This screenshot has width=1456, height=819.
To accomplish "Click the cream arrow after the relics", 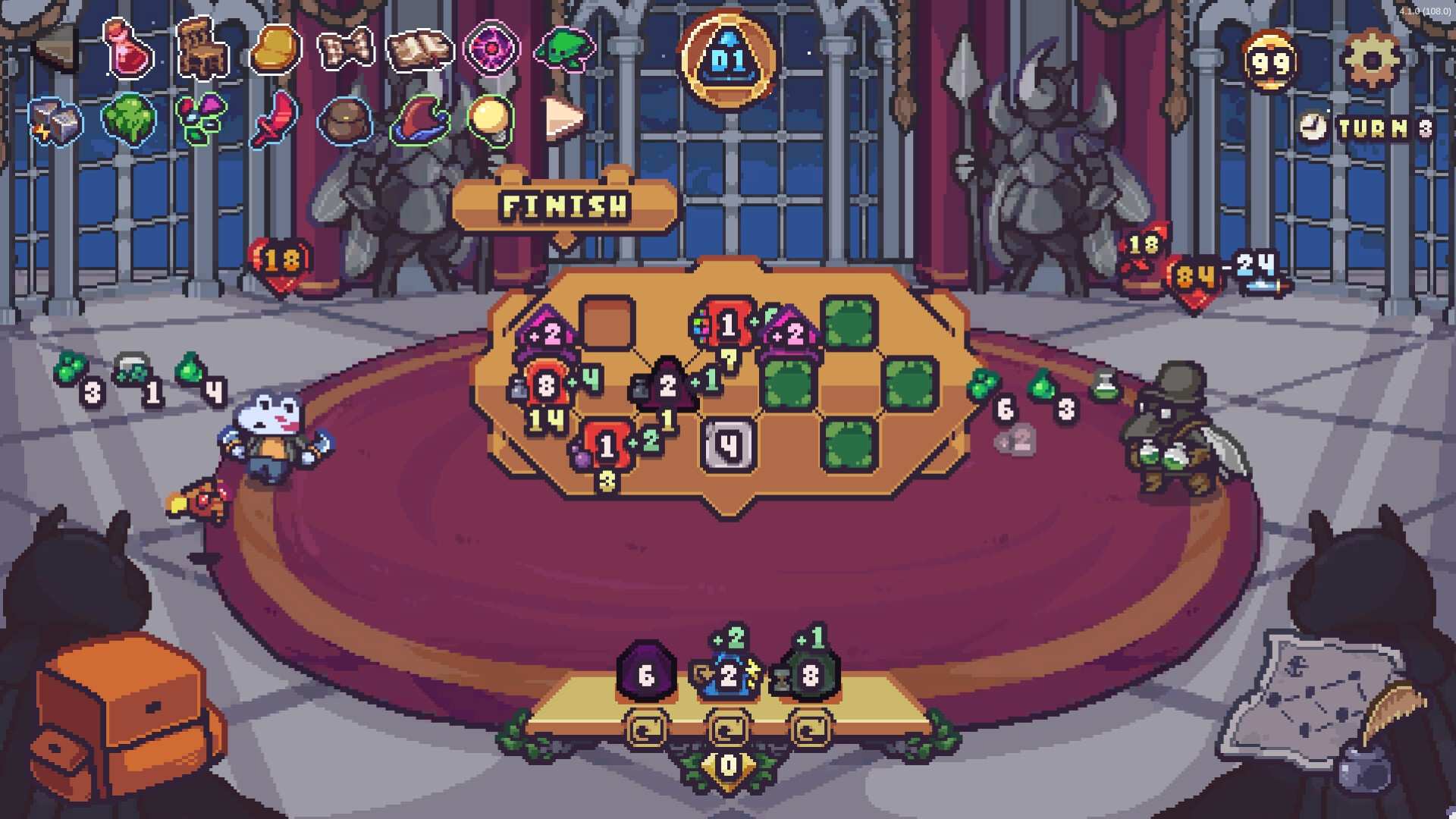I will (564, 118).
